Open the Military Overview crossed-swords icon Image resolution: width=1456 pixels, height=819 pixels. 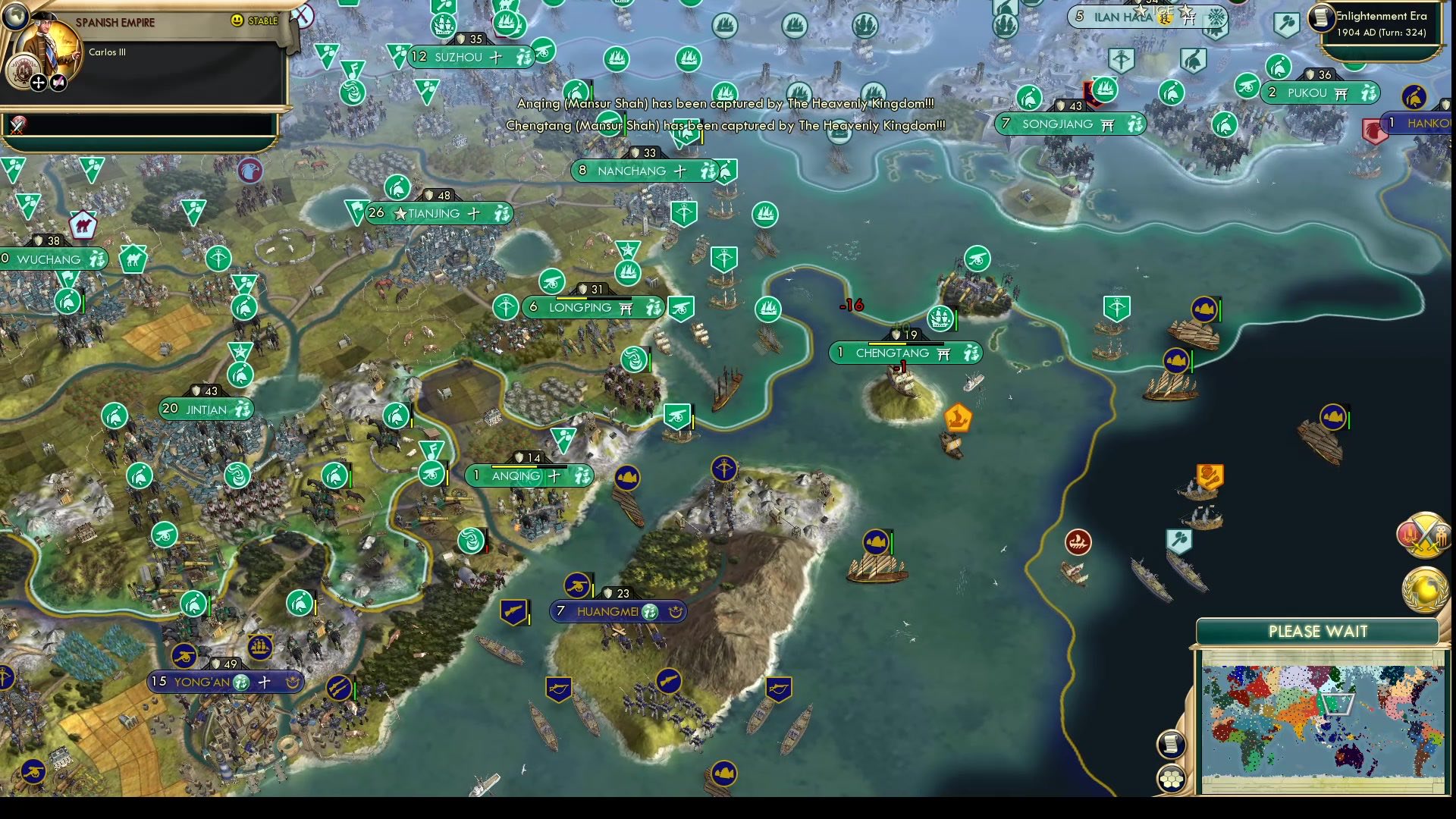click(1423, 535)
